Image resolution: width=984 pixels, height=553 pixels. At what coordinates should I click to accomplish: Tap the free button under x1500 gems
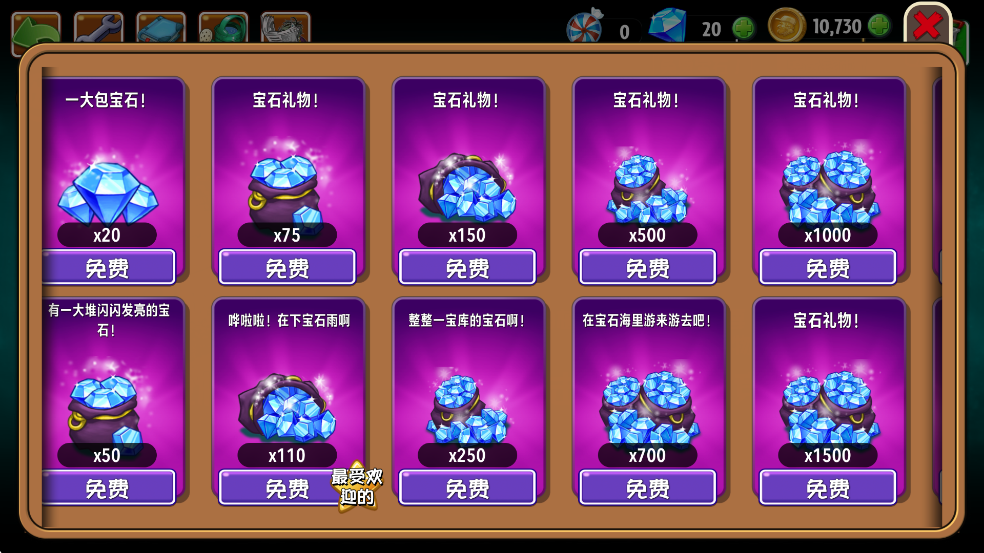(827, 488)
